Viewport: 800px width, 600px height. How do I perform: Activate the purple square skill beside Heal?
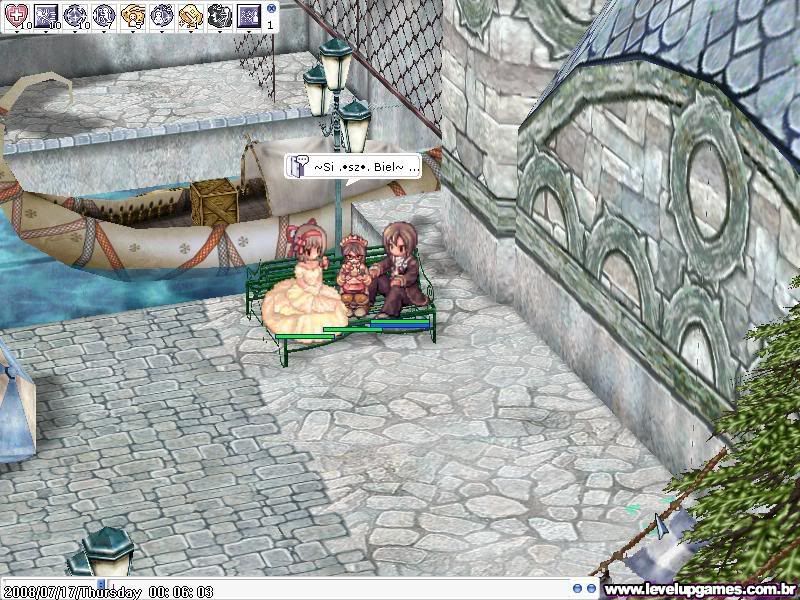click(x=46, y=14)
